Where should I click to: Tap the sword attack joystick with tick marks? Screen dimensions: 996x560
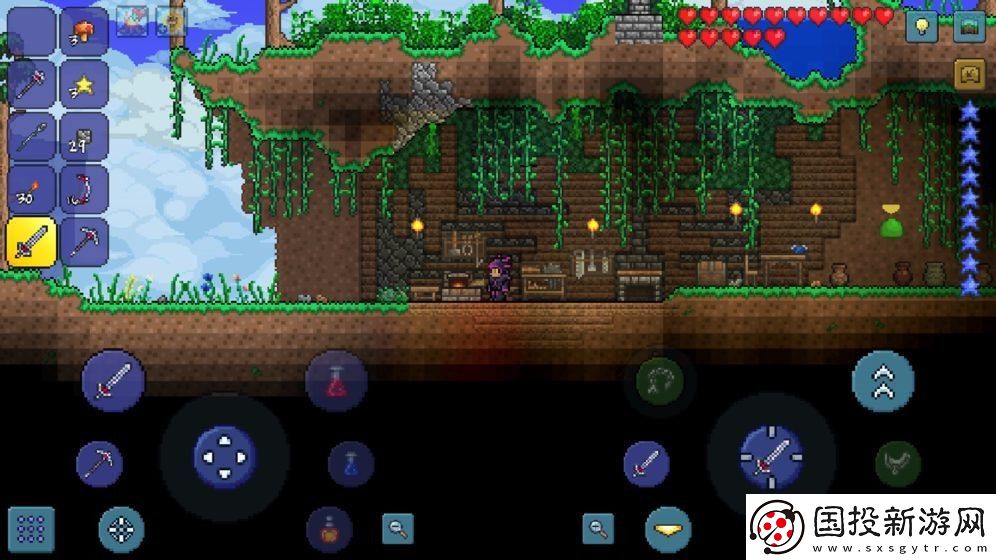pos(771,456)
